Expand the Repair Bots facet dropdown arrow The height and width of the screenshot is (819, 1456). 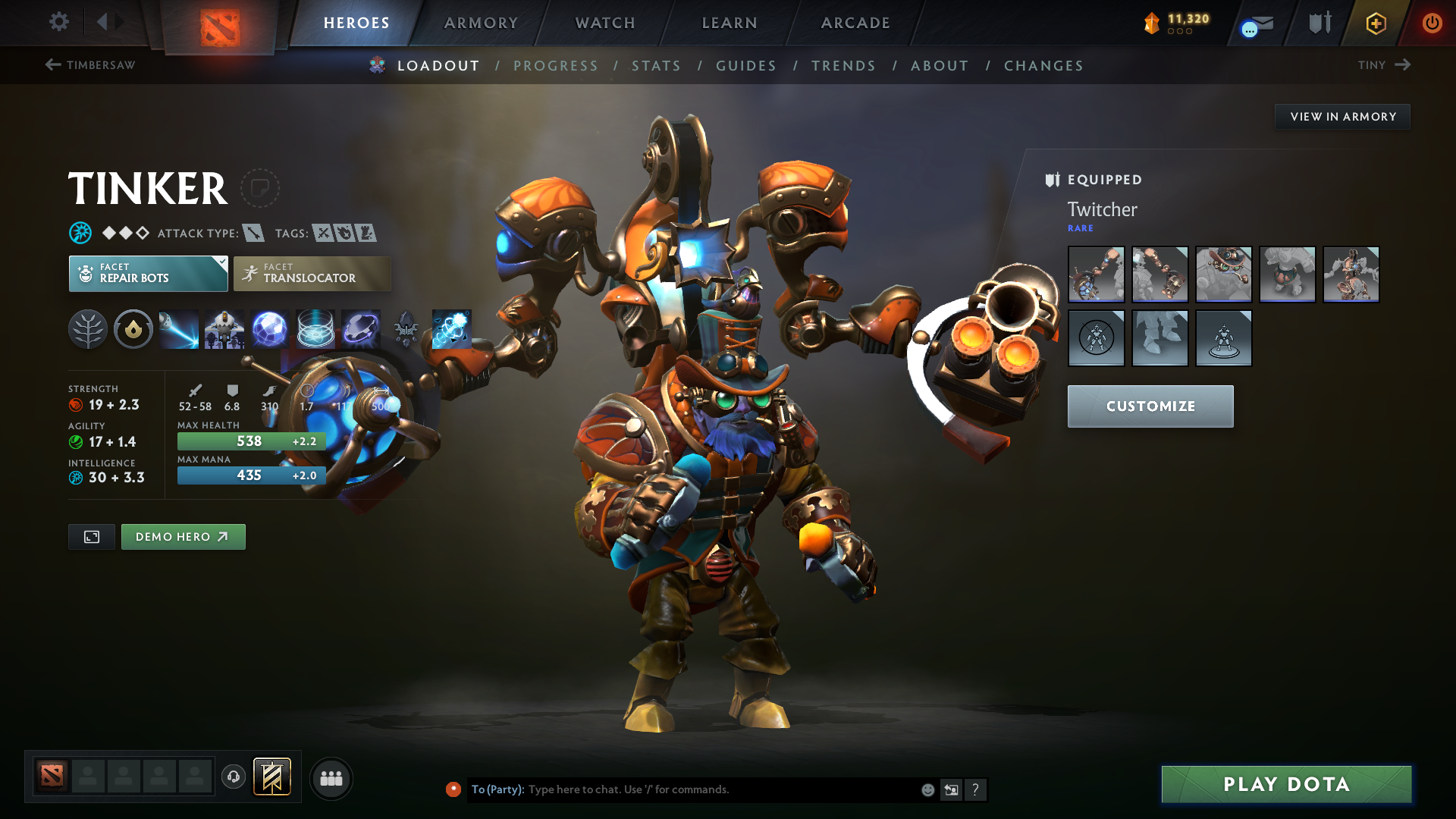(x=221, y=263)
